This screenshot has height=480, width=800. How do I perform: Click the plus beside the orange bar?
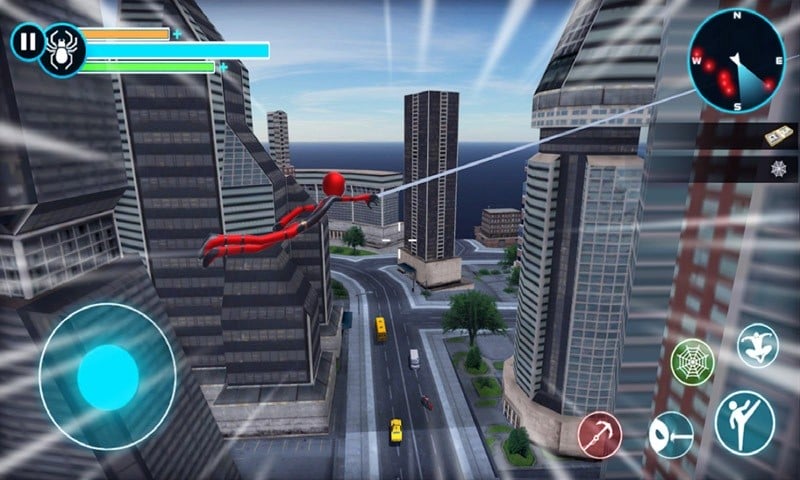pyautogui.click(x=178, y=34)
